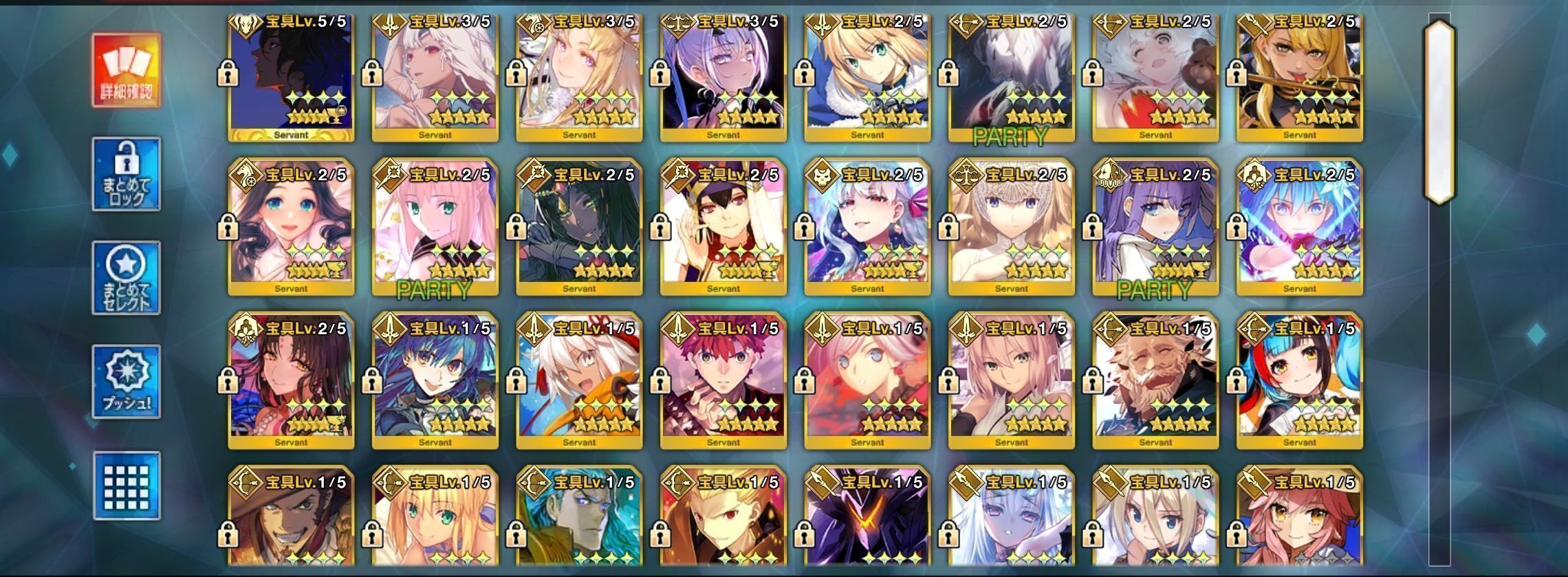This screenshot has height=577, width=1568.
Task: Select the purple-haired servant wearing glasses
Action: pos(723,76)
